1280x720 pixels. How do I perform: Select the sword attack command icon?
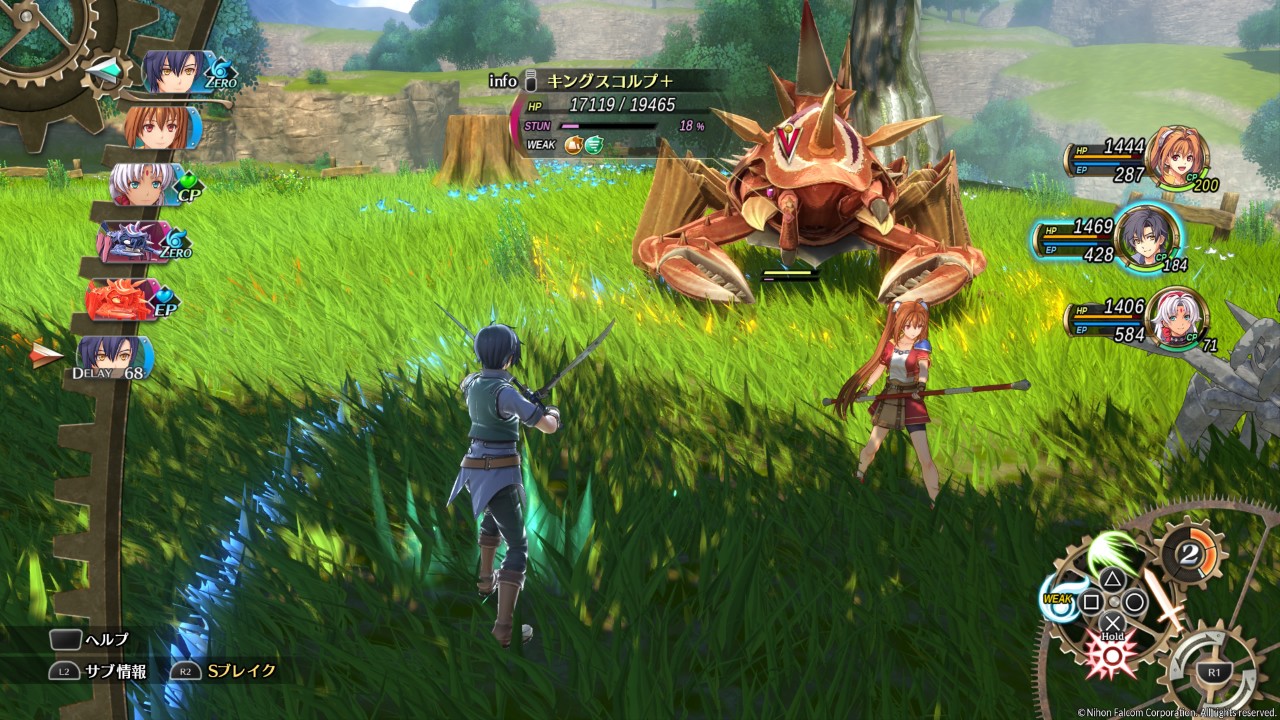(x=1167, y=599)
